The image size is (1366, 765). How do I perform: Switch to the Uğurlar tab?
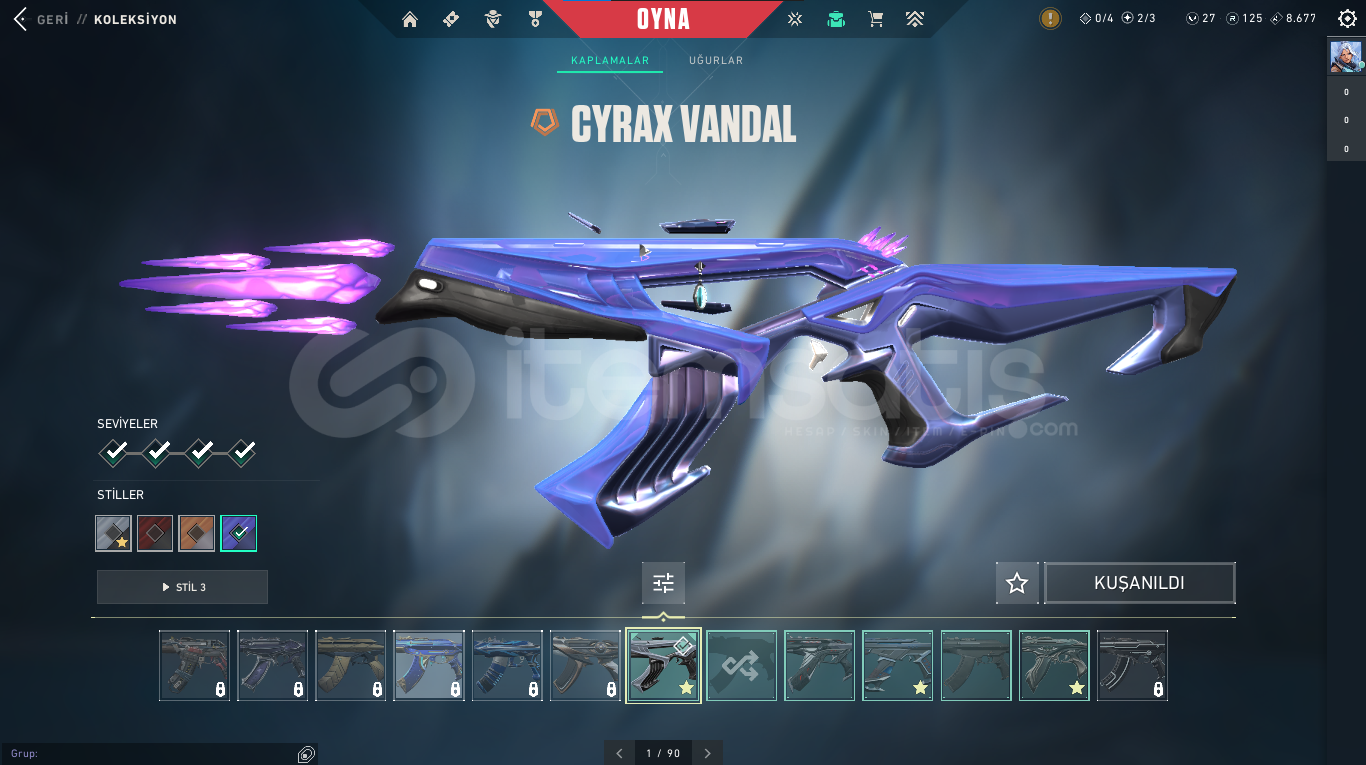pos(715,61)
